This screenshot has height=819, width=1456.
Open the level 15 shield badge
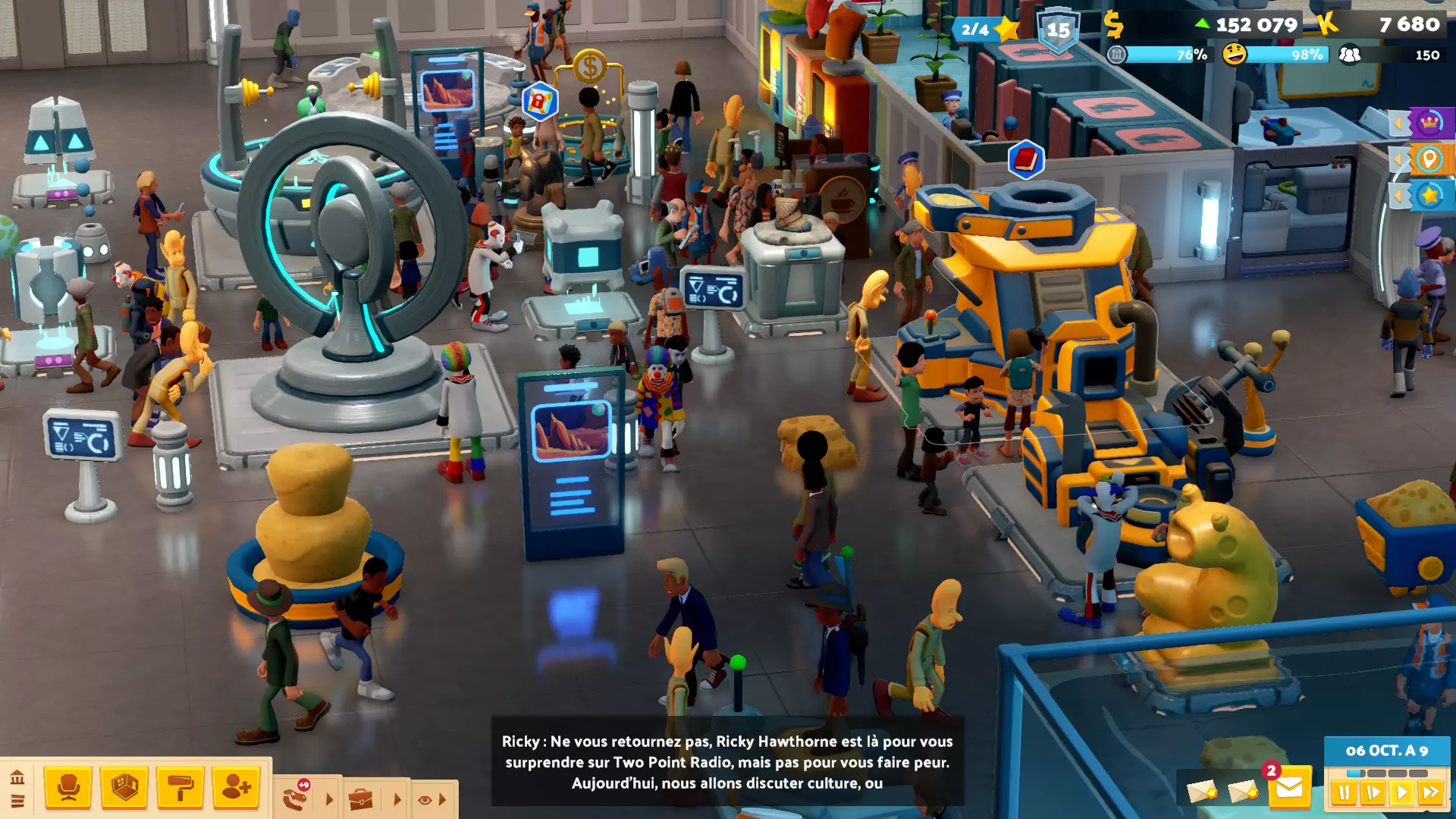1058,30
